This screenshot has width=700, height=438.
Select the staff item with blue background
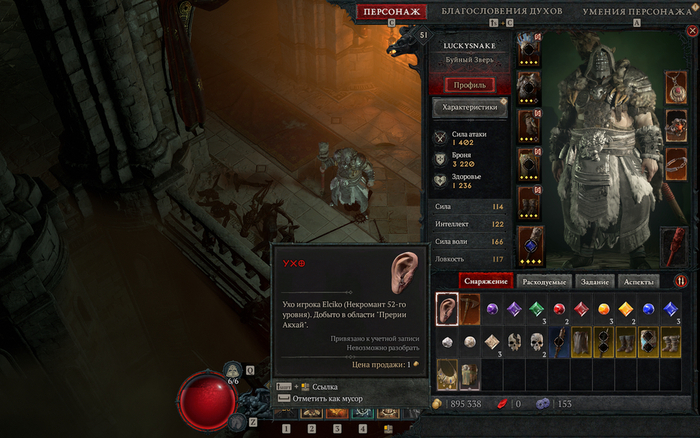[561, 342]
